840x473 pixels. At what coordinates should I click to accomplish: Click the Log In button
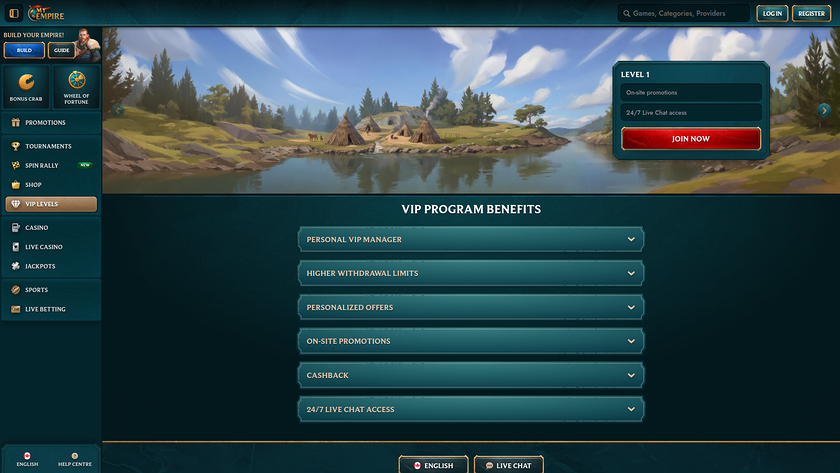point(771,13)
